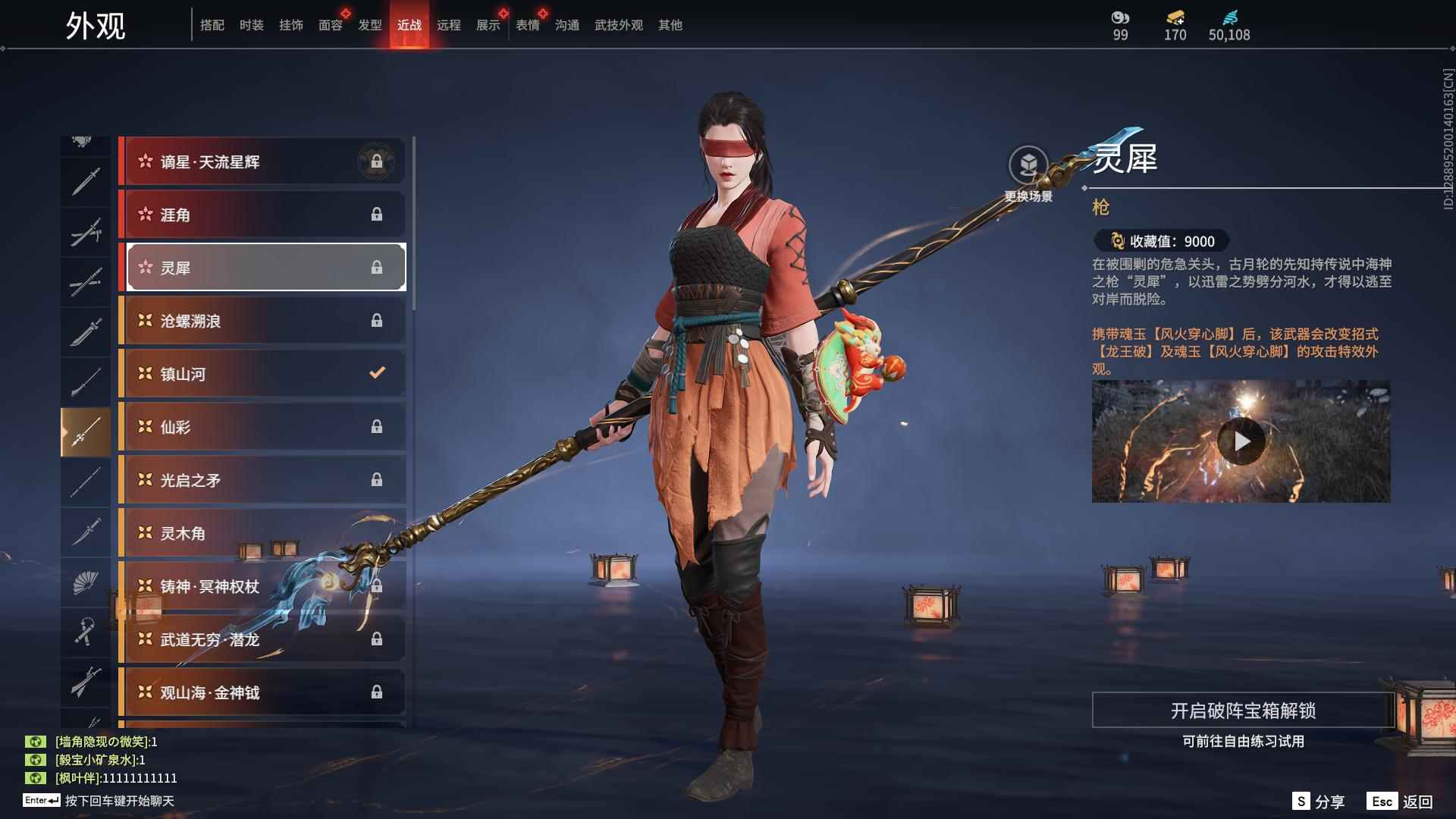
Task: Select the folding fan weapon category
Action: tap(85, 582)
